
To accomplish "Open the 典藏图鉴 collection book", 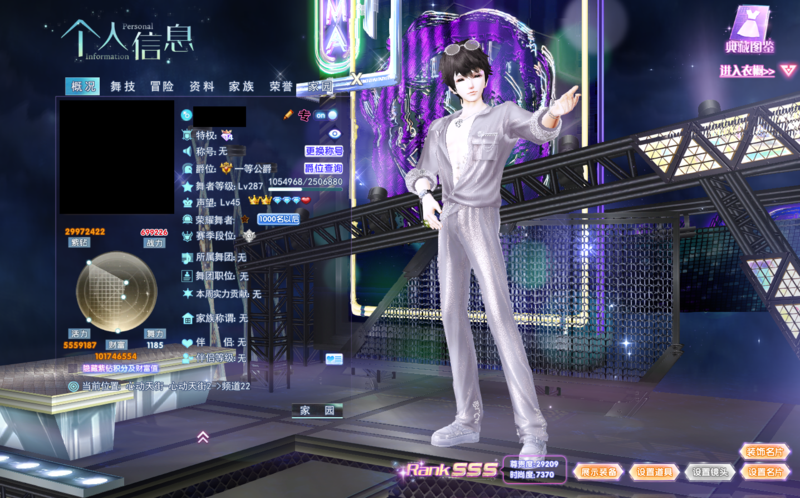I will pos(750,34).
